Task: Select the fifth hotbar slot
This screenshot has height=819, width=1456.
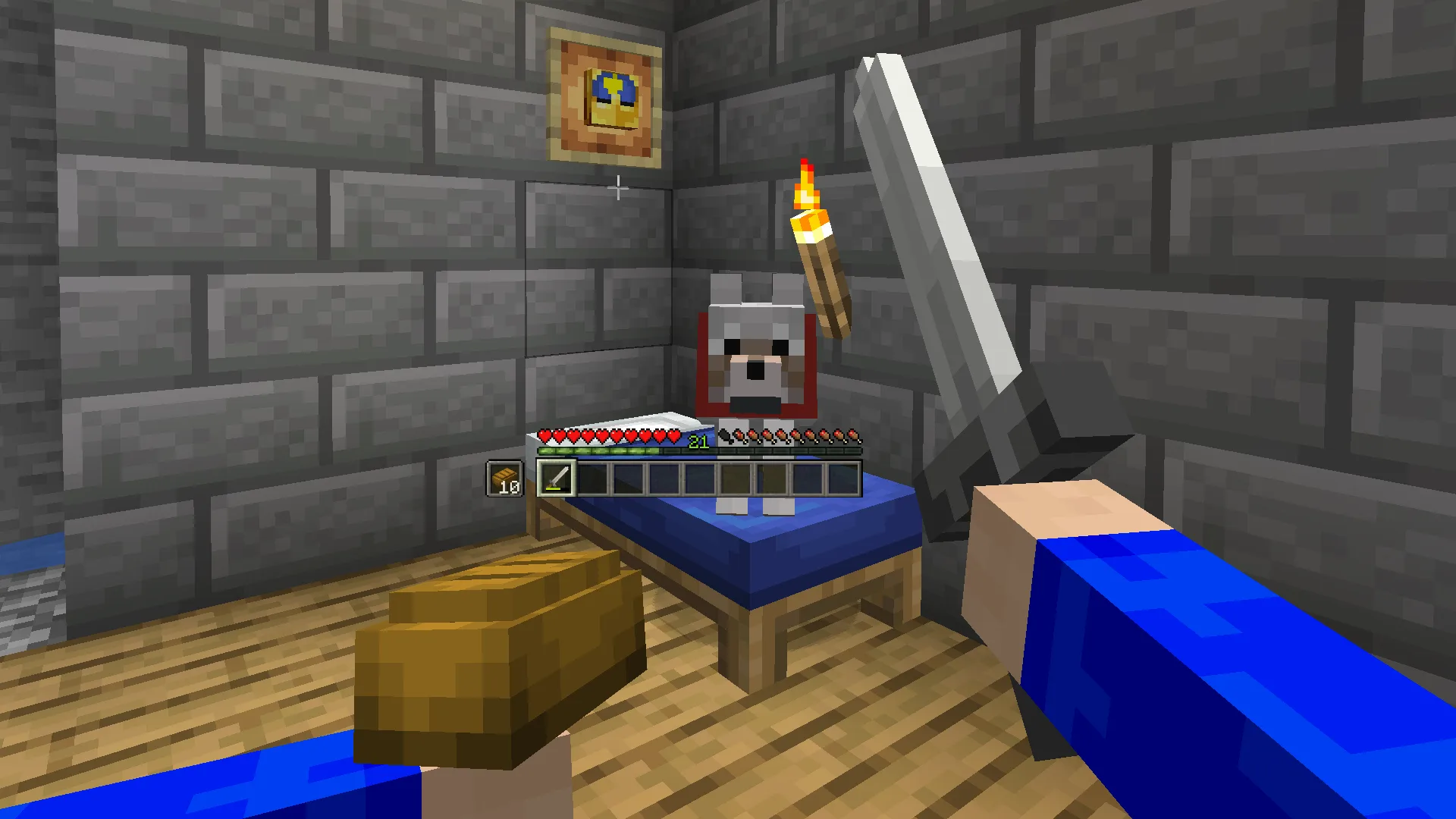Action: click(x=700, y=478)
